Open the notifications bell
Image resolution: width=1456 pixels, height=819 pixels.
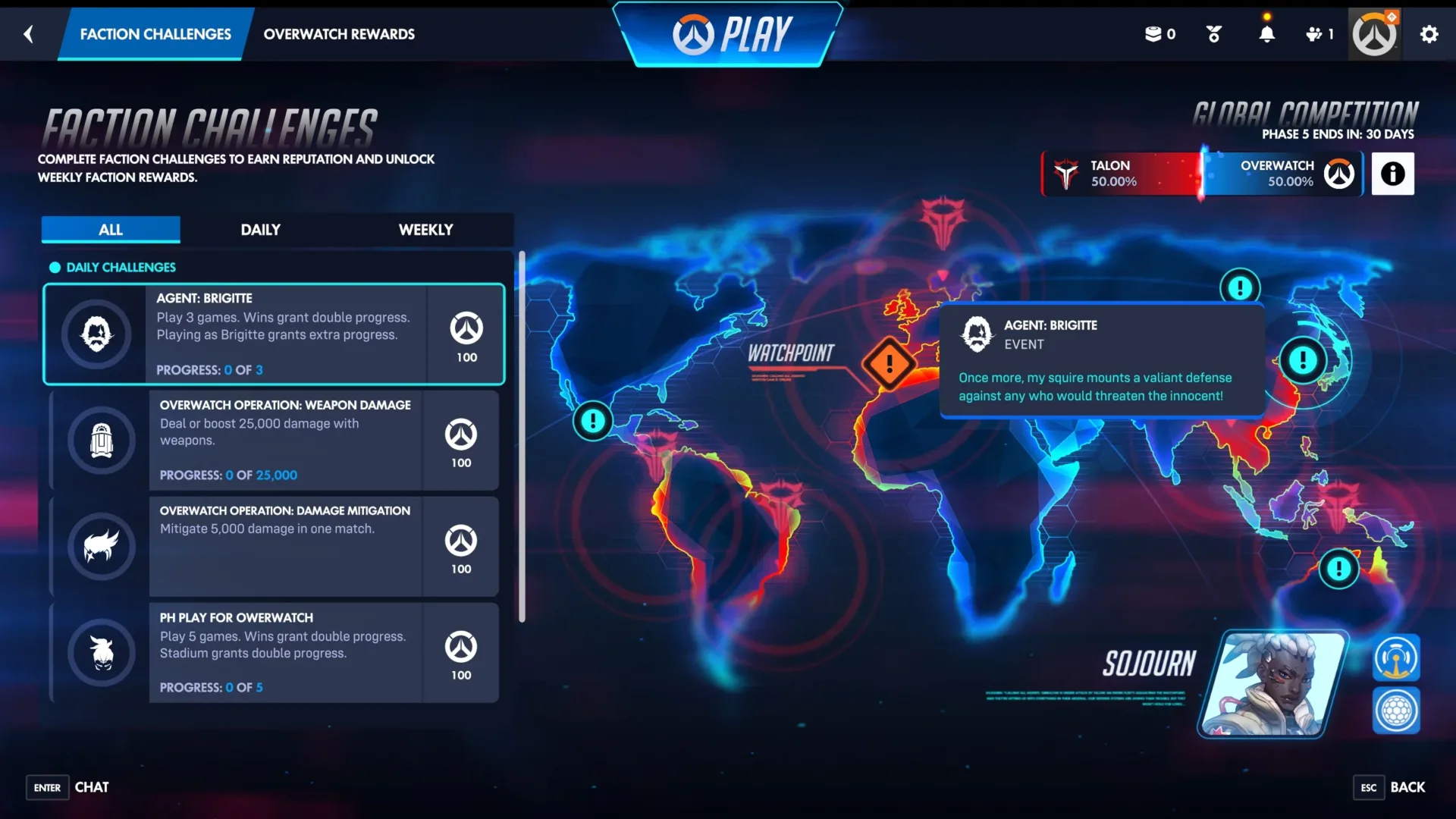click(x=1269, y=33)
